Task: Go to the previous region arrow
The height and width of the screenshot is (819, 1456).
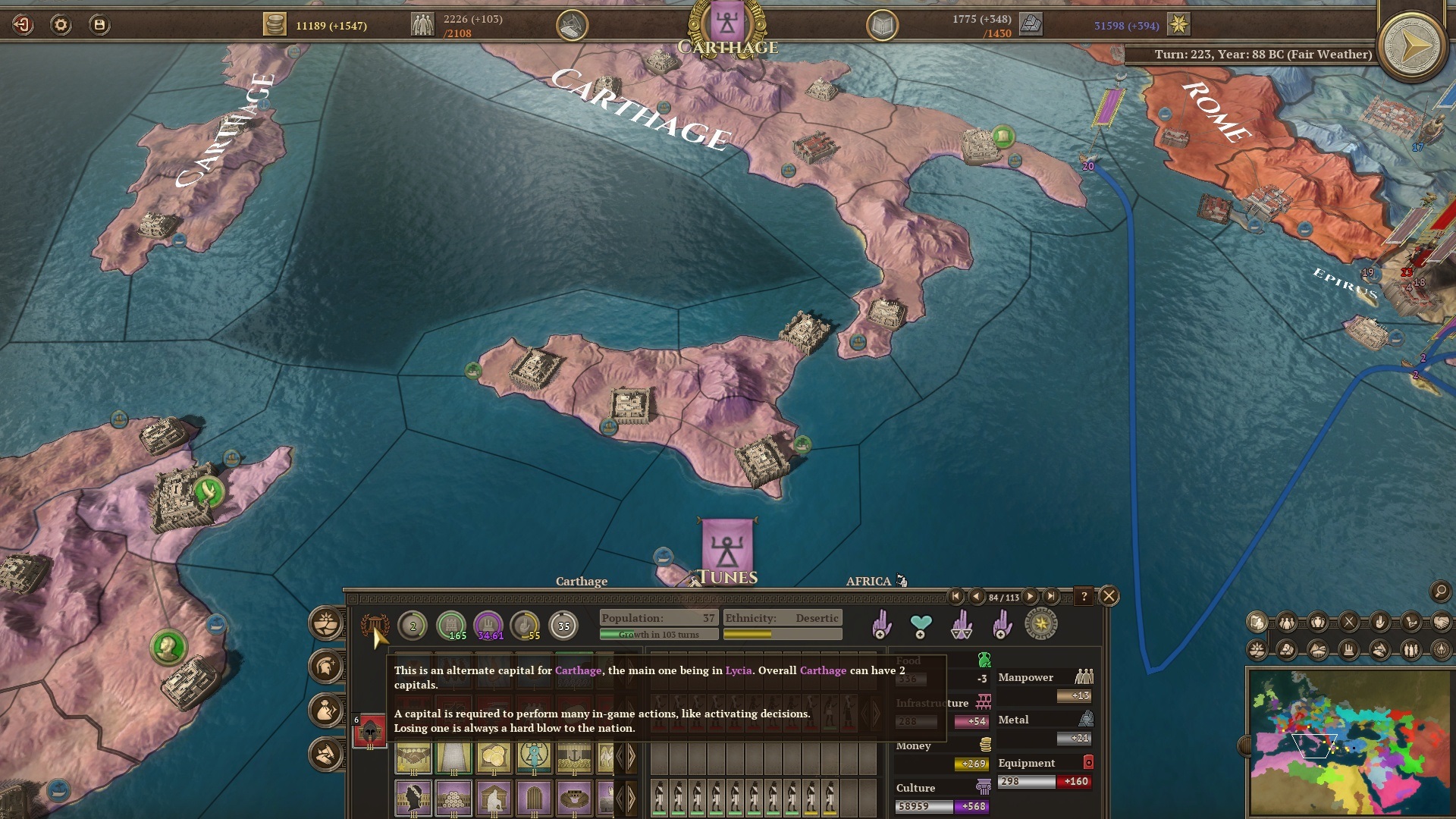Action: click(x=976, y=597)
